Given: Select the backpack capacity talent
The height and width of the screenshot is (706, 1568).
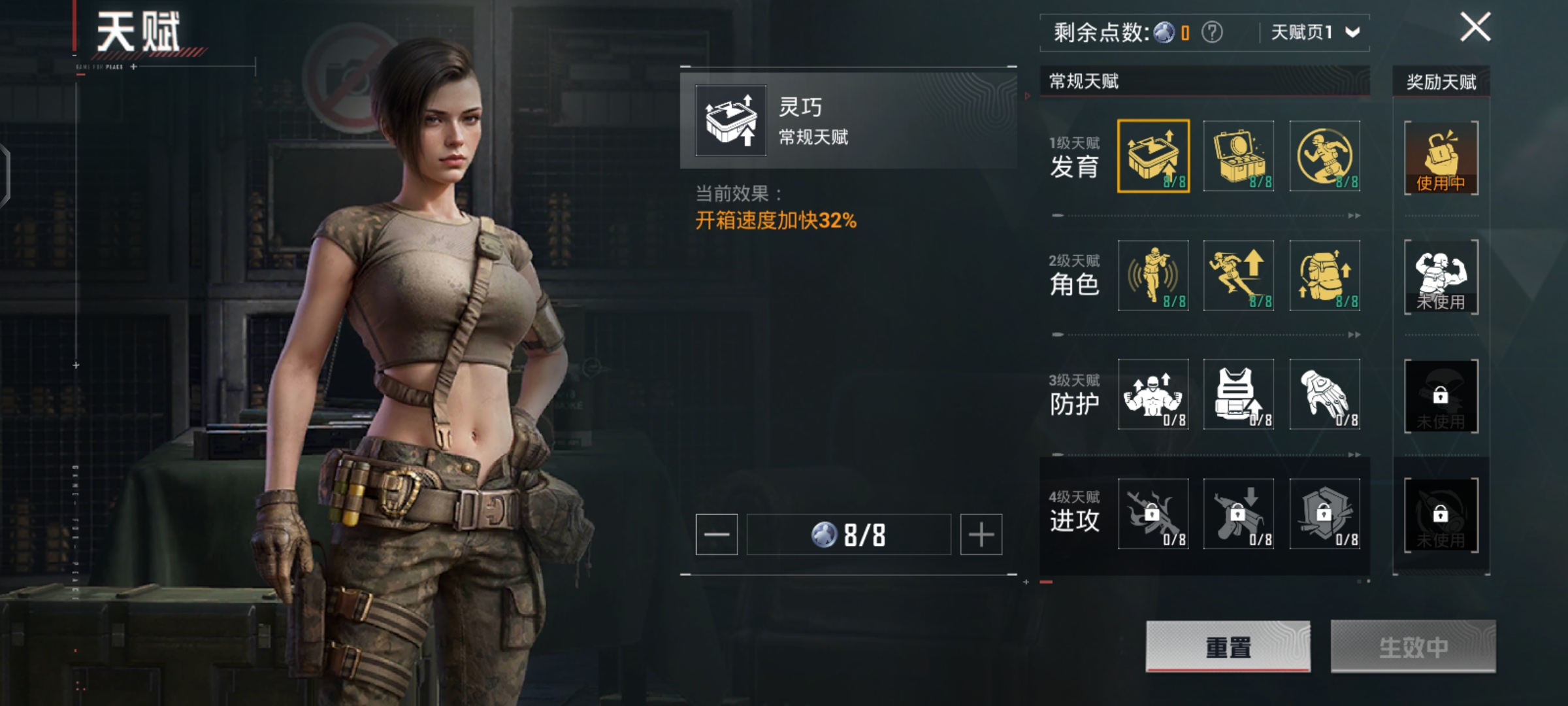Looking at the screenshot, I should (1325, 275).
